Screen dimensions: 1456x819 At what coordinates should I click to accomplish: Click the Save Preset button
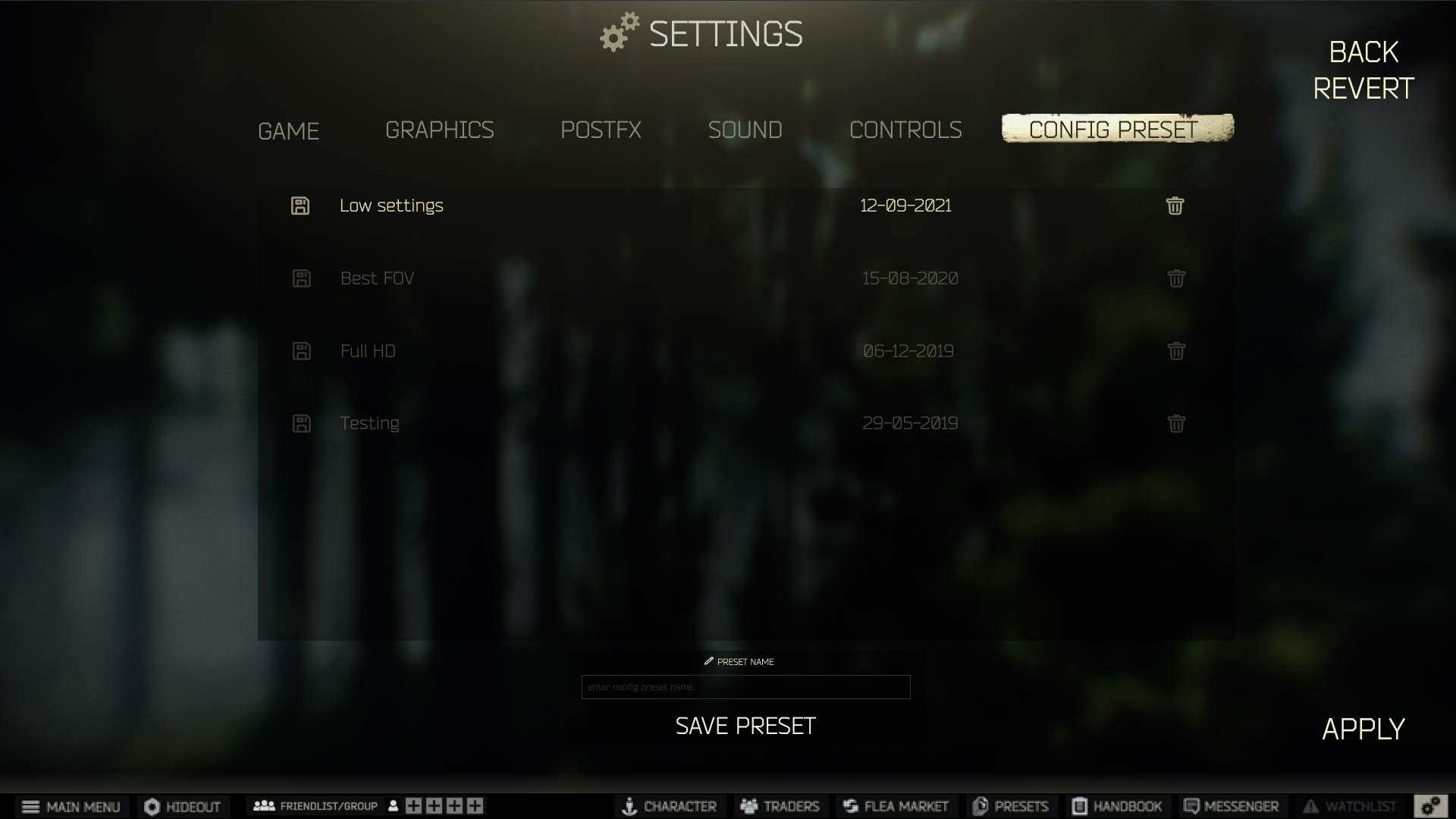pos(745,726)
